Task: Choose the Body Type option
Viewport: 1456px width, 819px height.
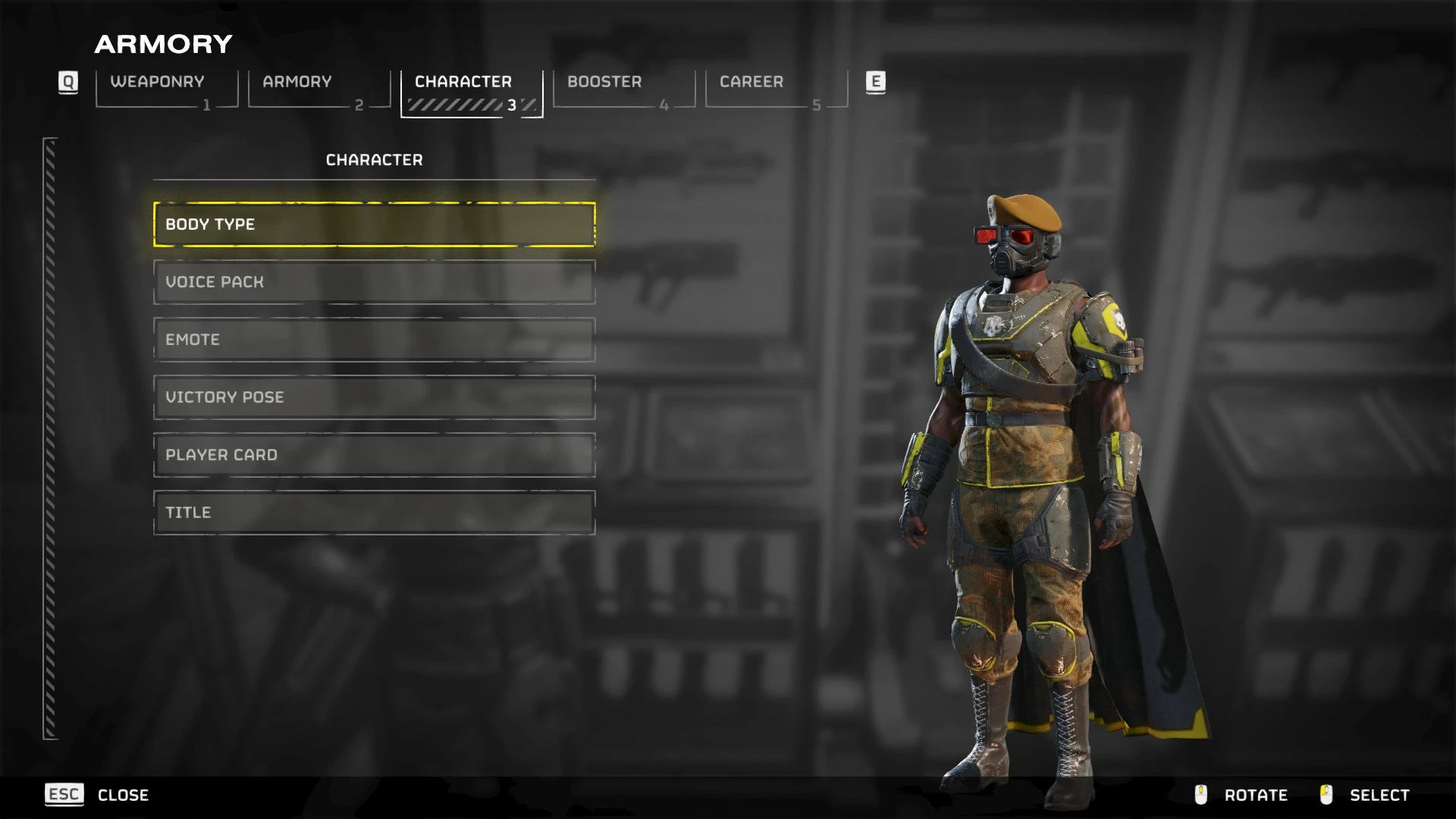Action: click(x=374, y=224)
